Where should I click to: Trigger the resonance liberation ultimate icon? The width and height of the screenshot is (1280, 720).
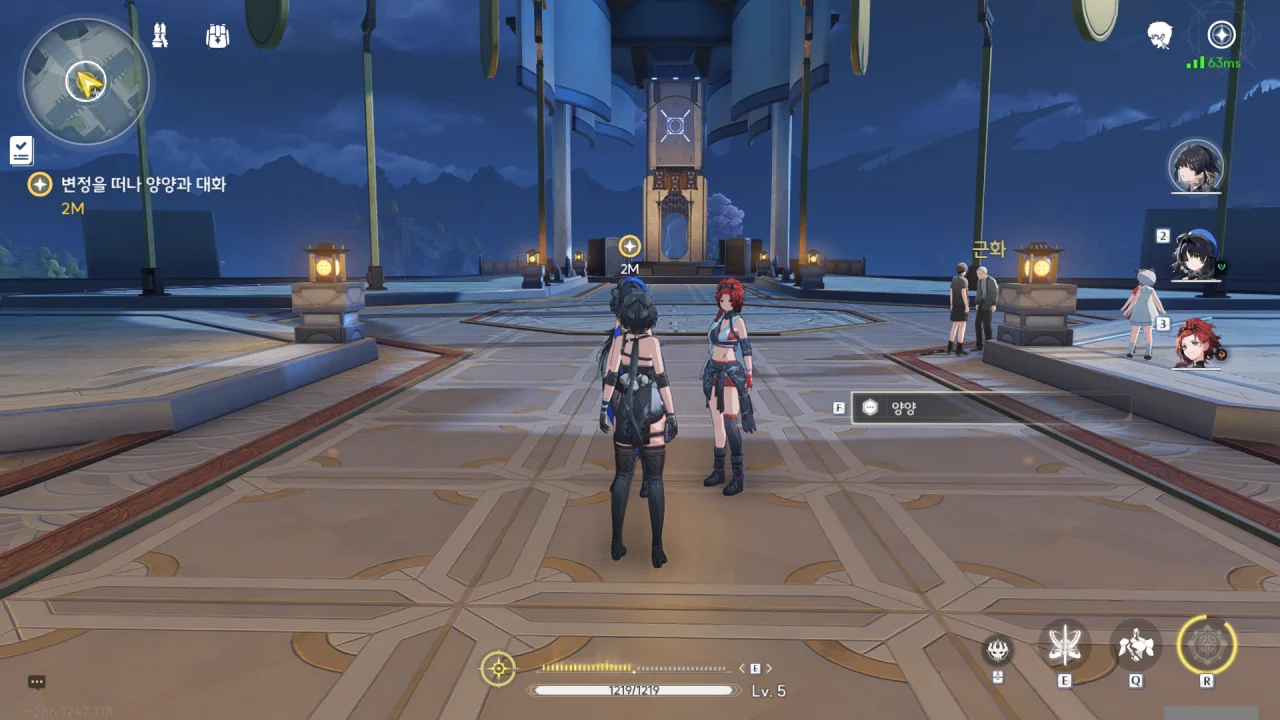pyautogui.click(x=1207, y=645)
